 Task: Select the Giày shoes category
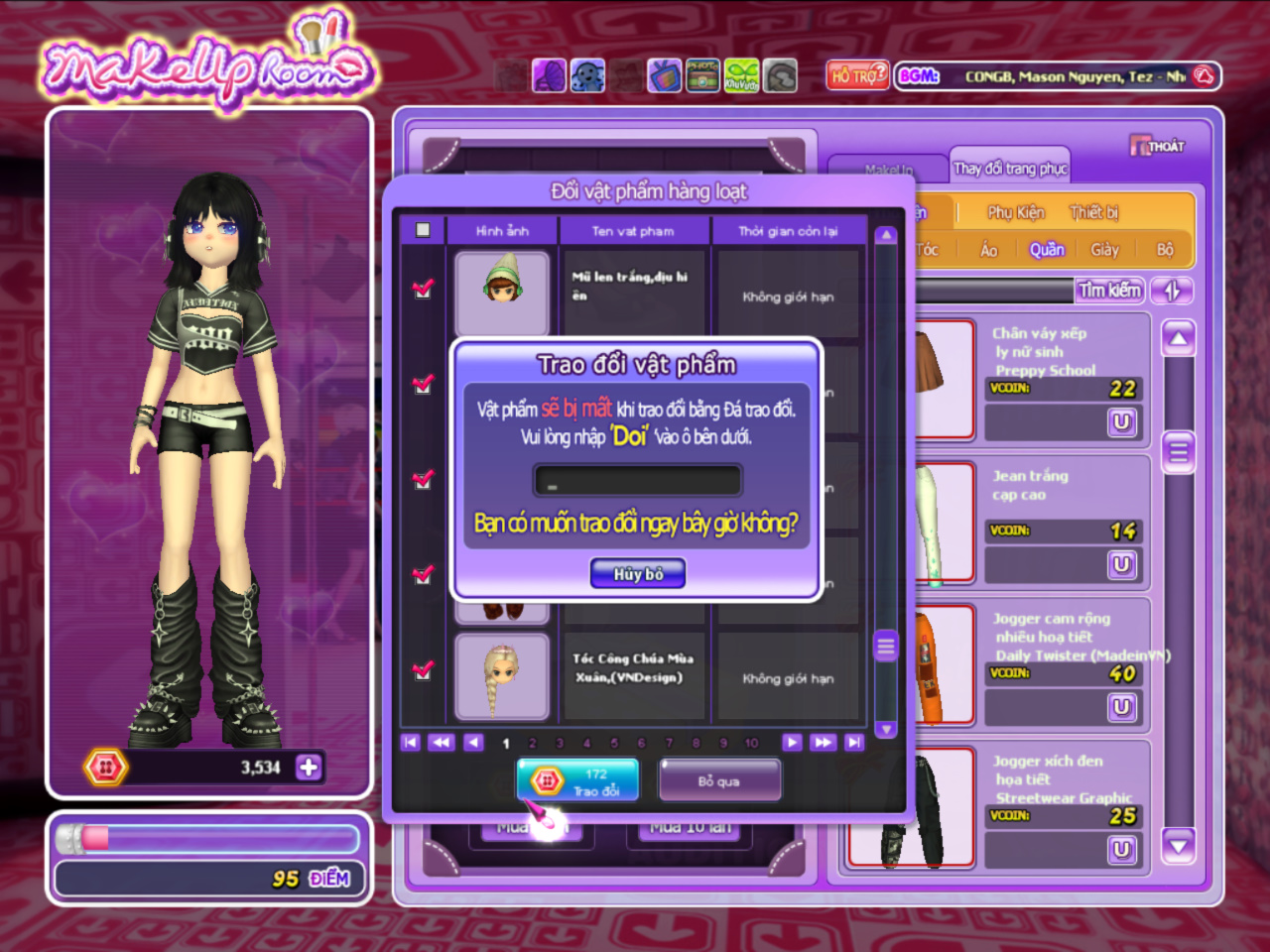click(1104, 250)
